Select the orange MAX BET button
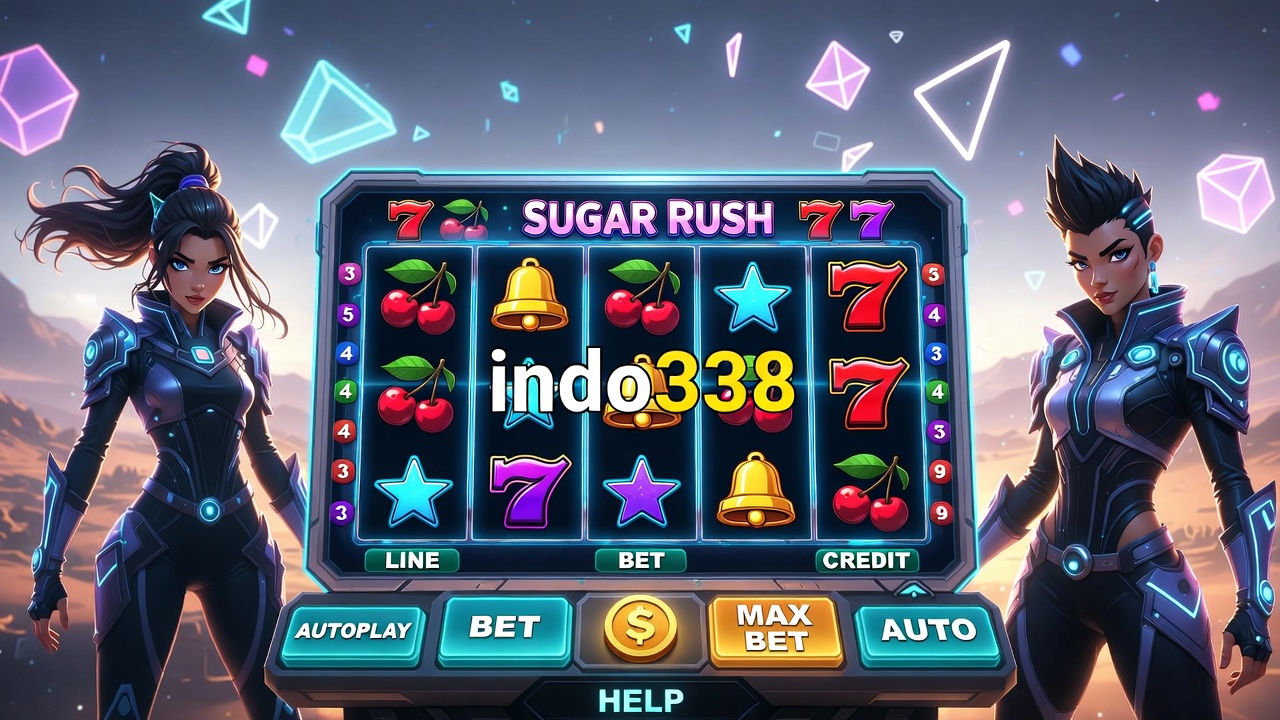Viewport: 1280px width, 720px height. [x=775, y=629]
